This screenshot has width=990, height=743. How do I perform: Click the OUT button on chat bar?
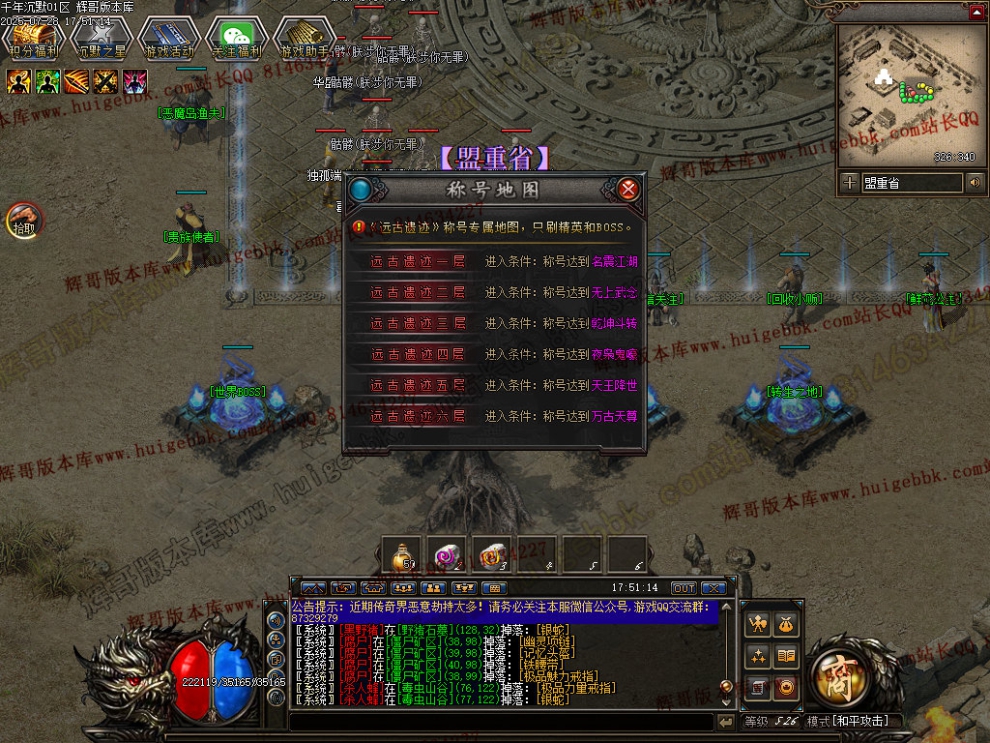(x=684, y=588)
